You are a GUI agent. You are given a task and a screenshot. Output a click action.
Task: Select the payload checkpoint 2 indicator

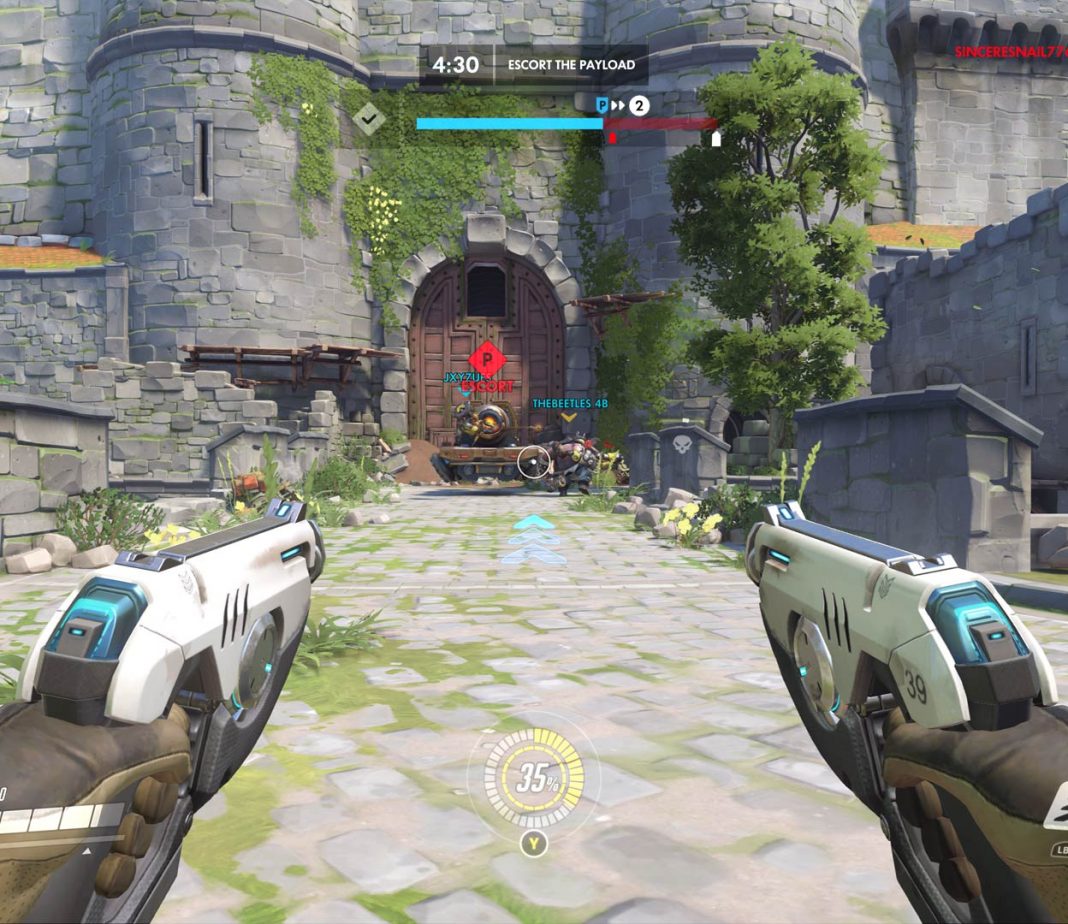639,104
